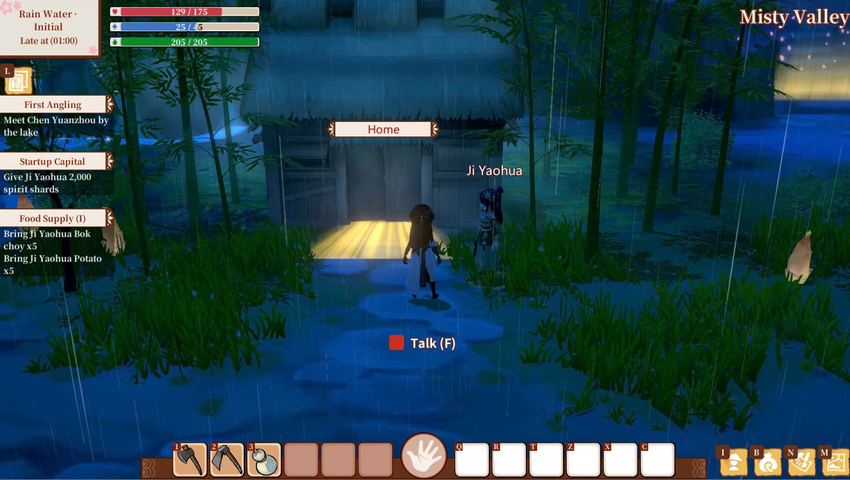Select the gourd in hotbar slot 3
850x480 pixels.
click(x=264, y=459)
